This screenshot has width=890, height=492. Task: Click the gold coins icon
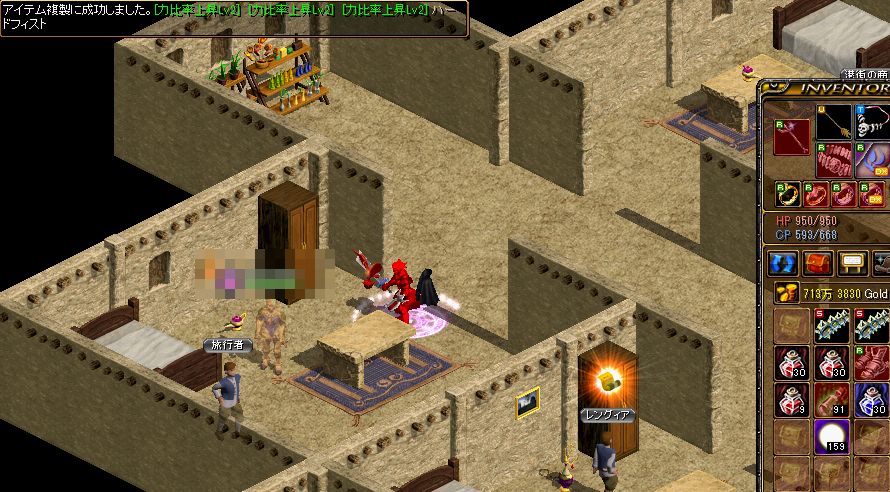[784, 293]
